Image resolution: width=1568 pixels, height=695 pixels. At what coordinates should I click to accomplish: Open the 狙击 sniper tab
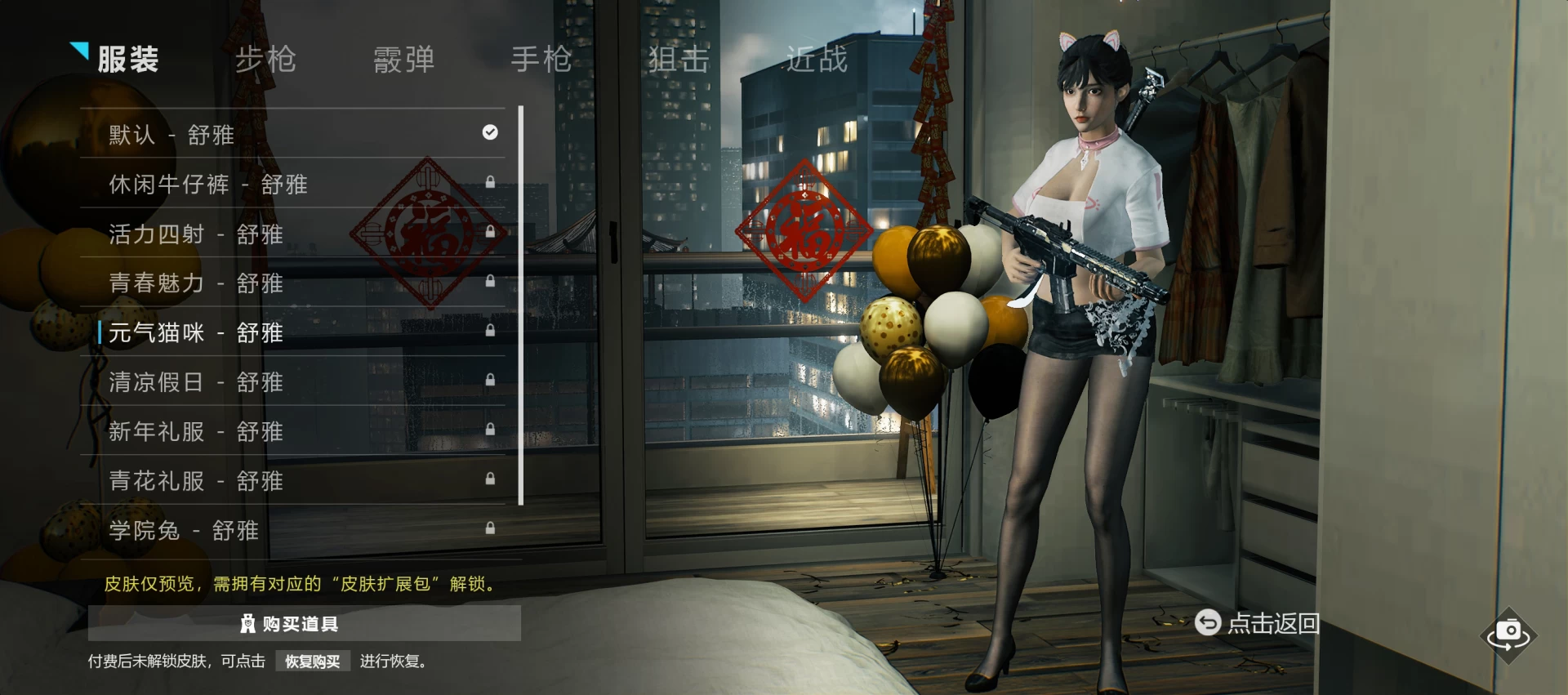[x=679, y=60]
